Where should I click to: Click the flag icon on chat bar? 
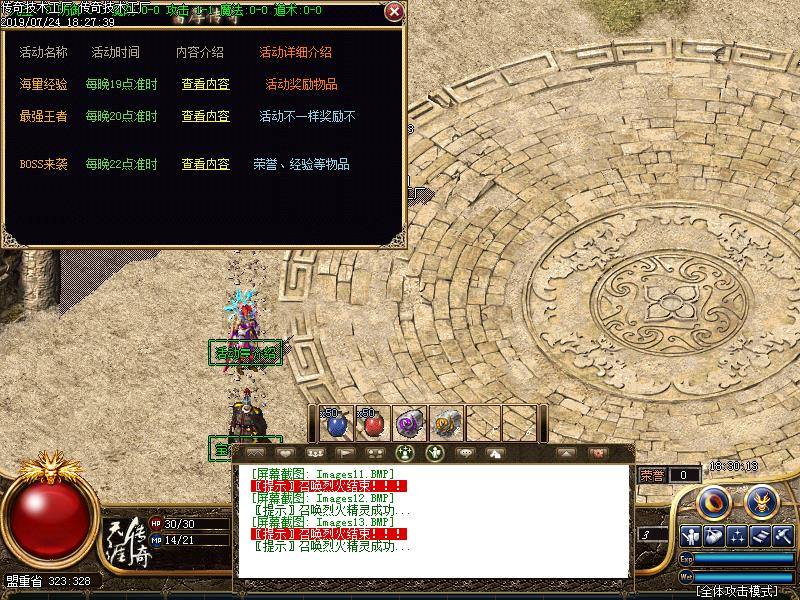click(x=346, y=453)
